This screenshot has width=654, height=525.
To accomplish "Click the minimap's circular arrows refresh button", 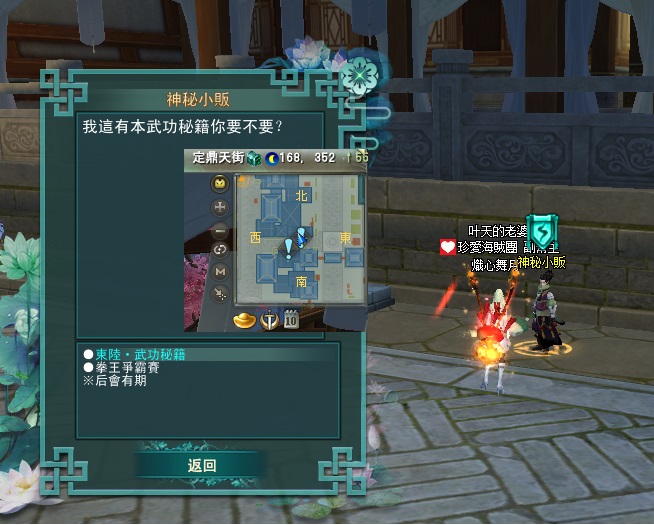I will tap(221, 249).
